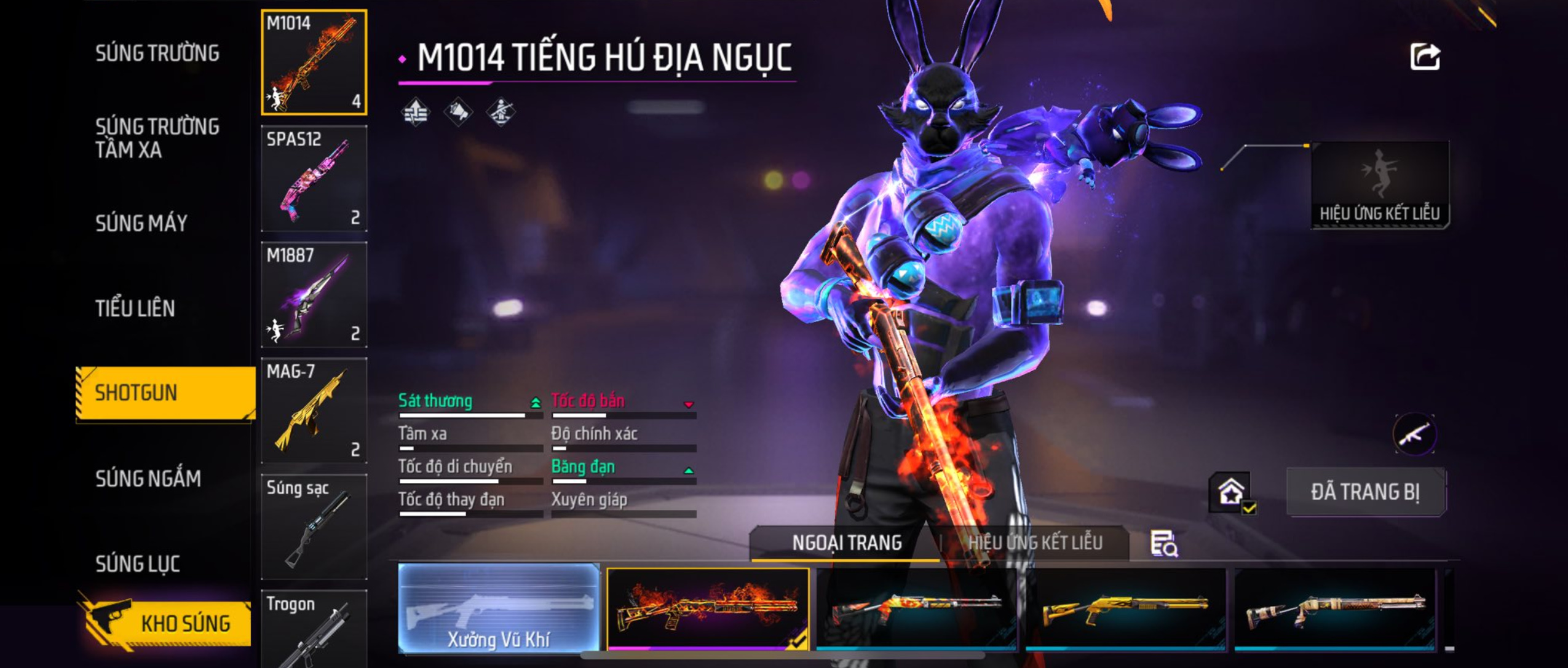Open the share icon

point(1424,57)
